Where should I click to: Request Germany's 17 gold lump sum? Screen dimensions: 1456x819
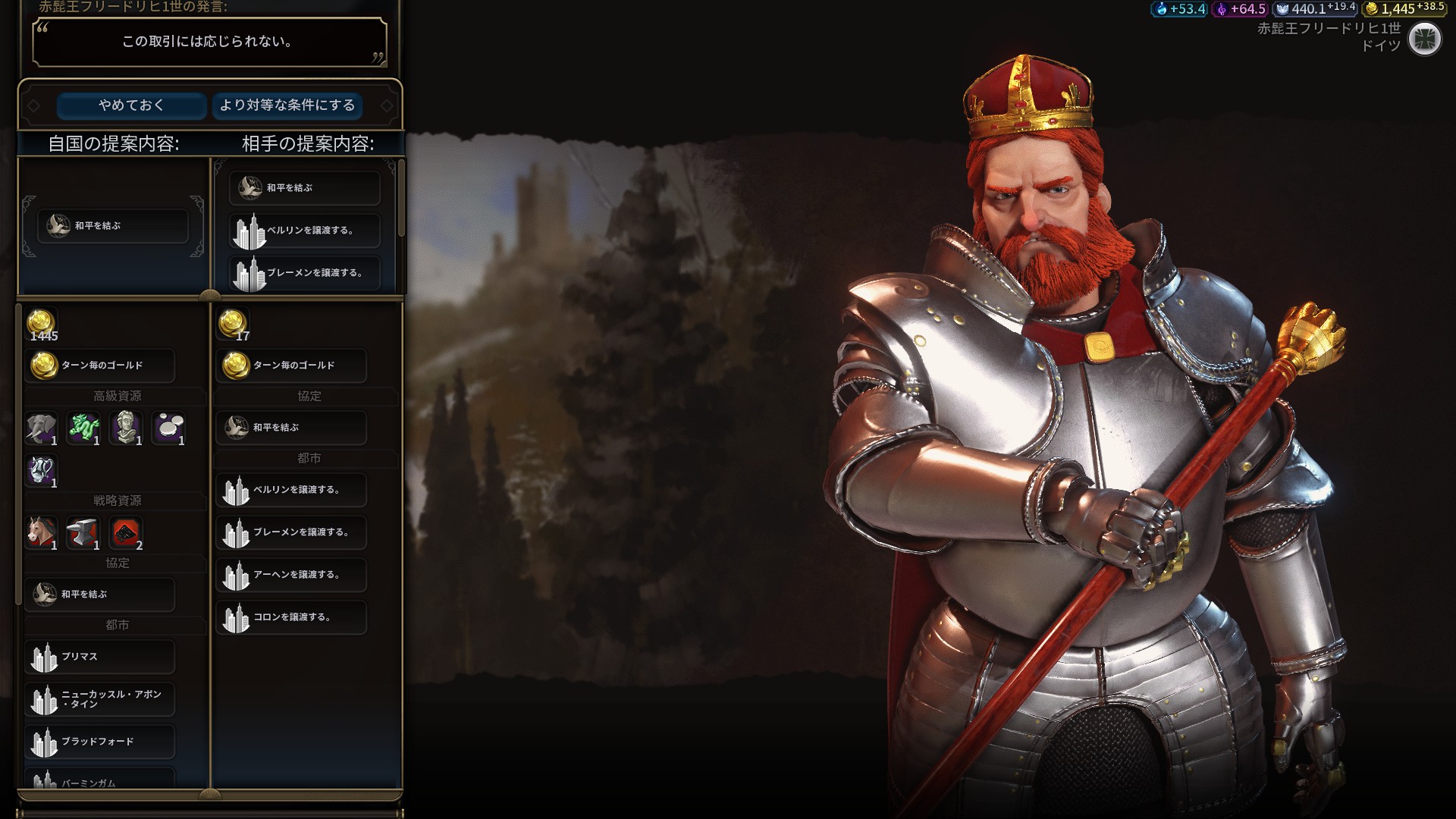pos(233,324)
